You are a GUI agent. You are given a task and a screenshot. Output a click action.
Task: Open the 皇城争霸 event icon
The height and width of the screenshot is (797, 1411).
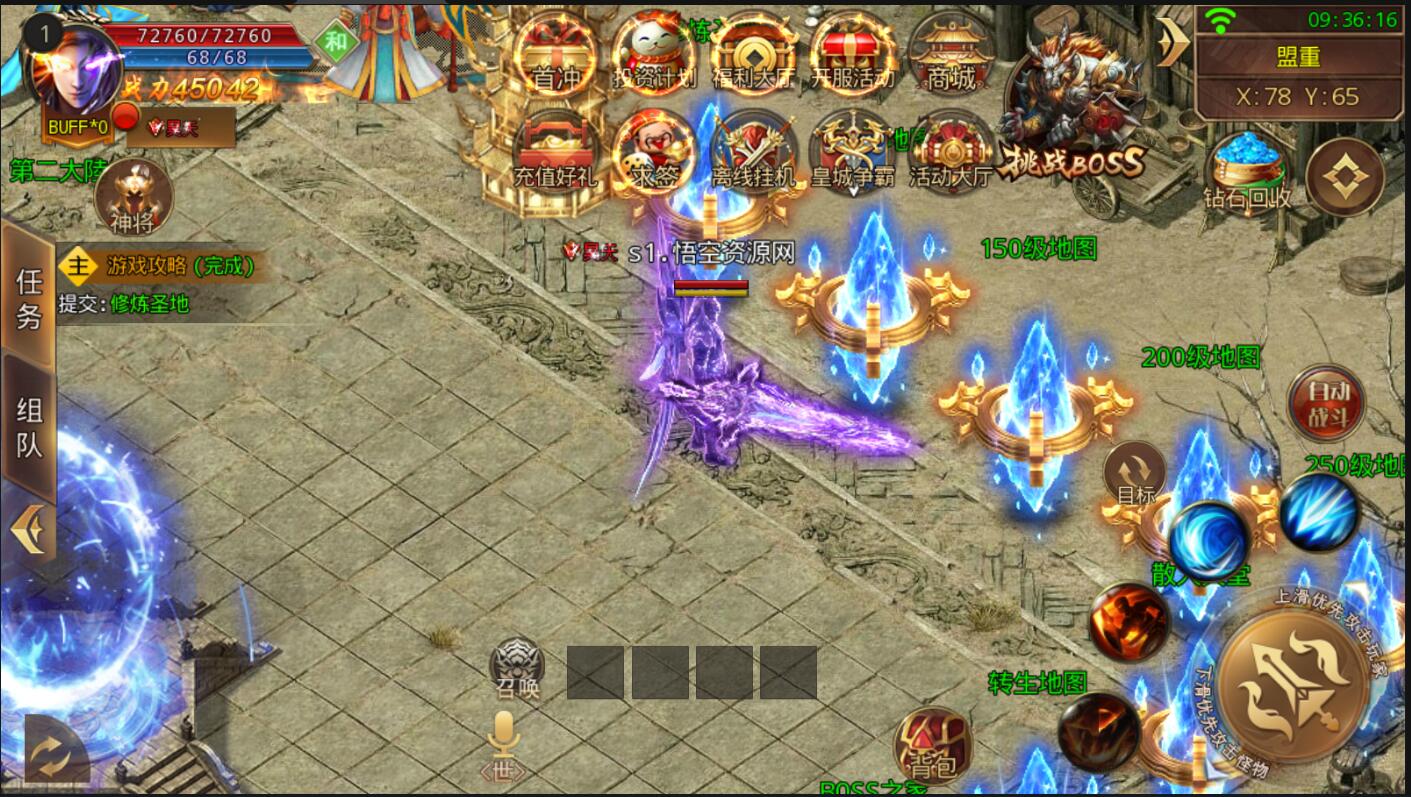click(x=852, y=152)
